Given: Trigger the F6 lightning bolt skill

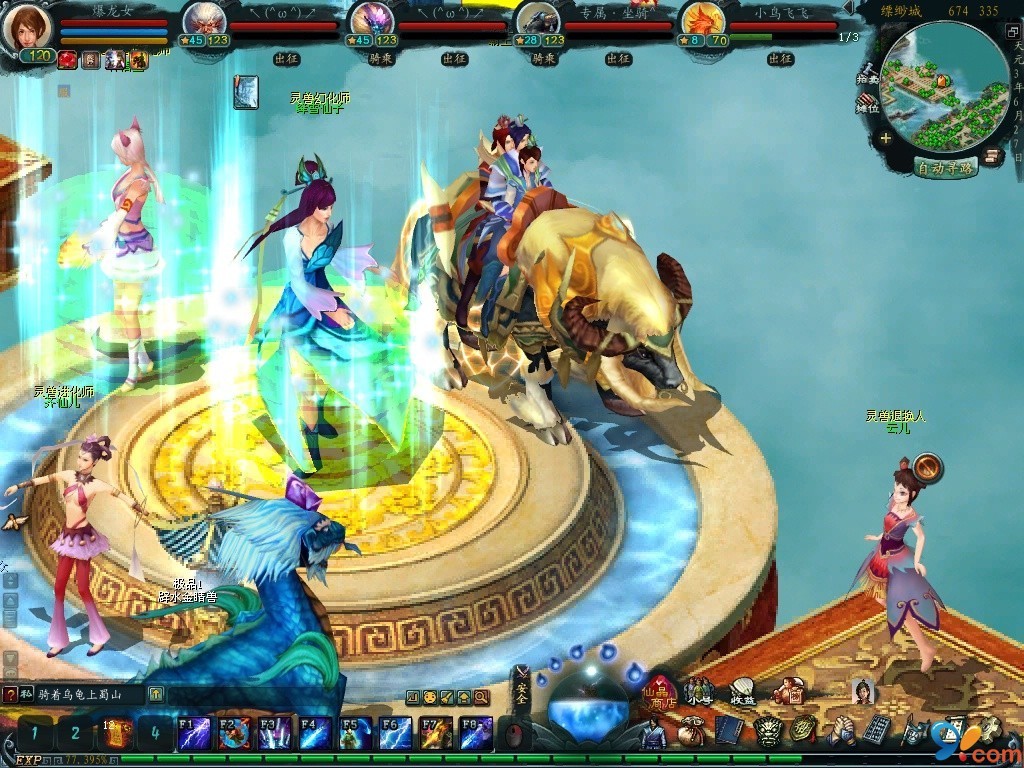Looking at the screenshot, I should click(x=396, y=733).
